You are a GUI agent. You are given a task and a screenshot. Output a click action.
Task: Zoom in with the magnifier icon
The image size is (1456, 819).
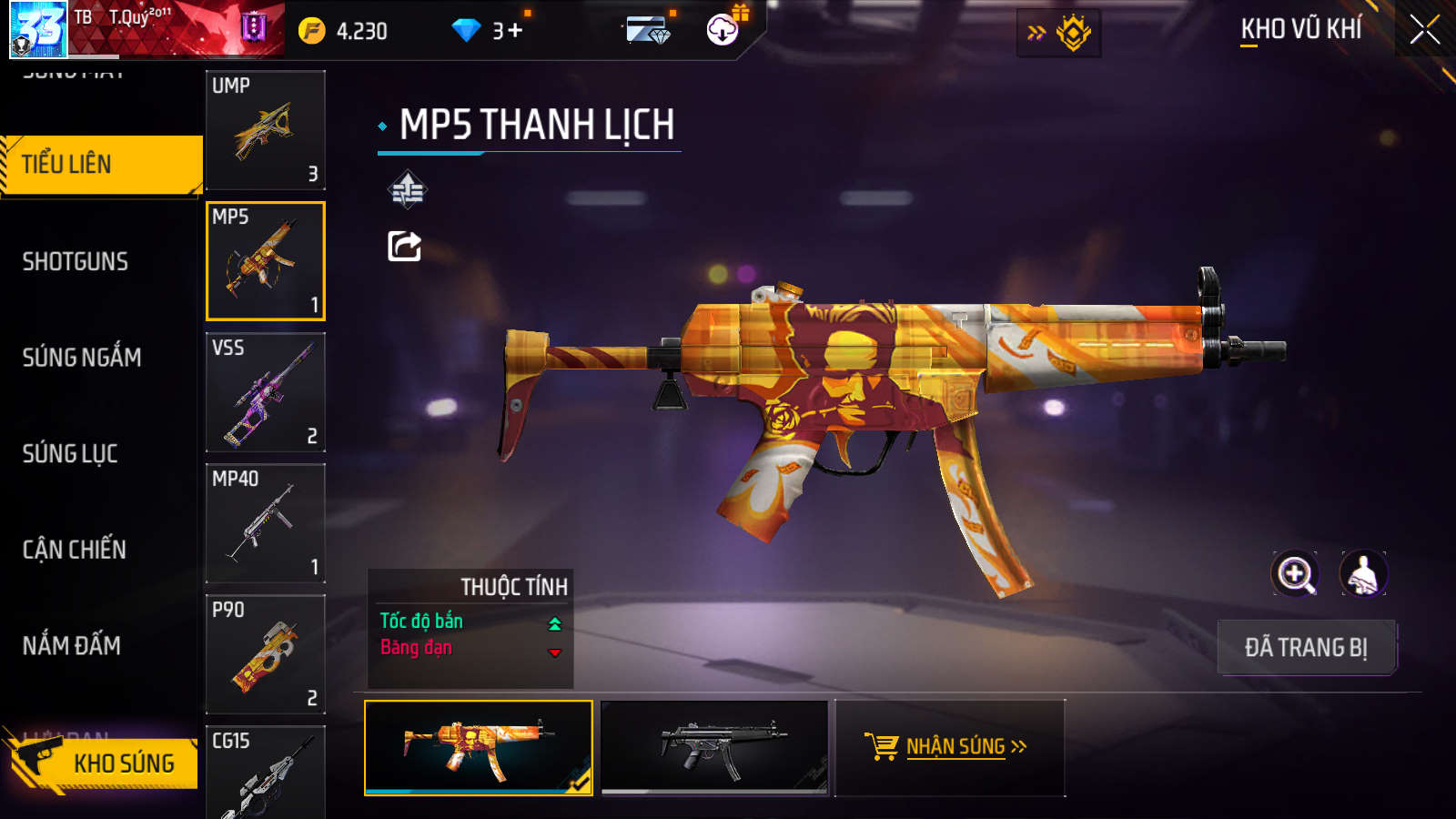(x=1295, y=574)
